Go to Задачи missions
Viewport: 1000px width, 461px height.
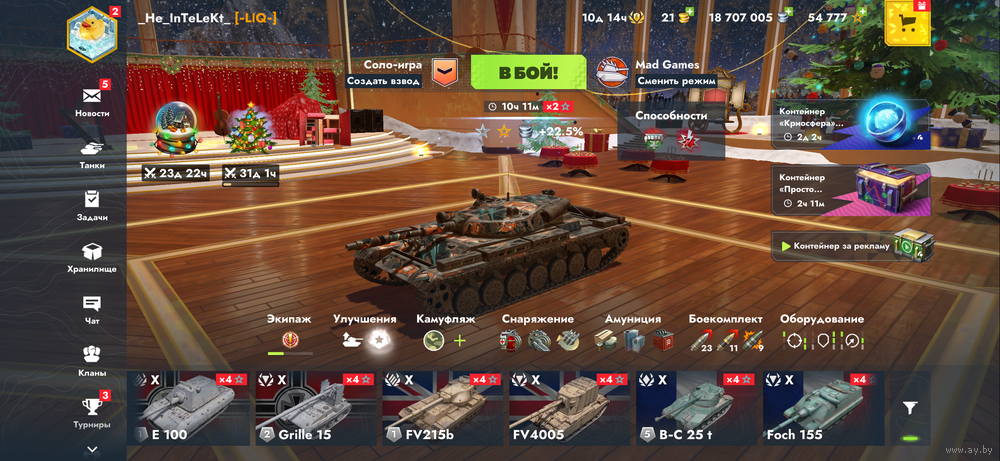[x=92, y=204]
